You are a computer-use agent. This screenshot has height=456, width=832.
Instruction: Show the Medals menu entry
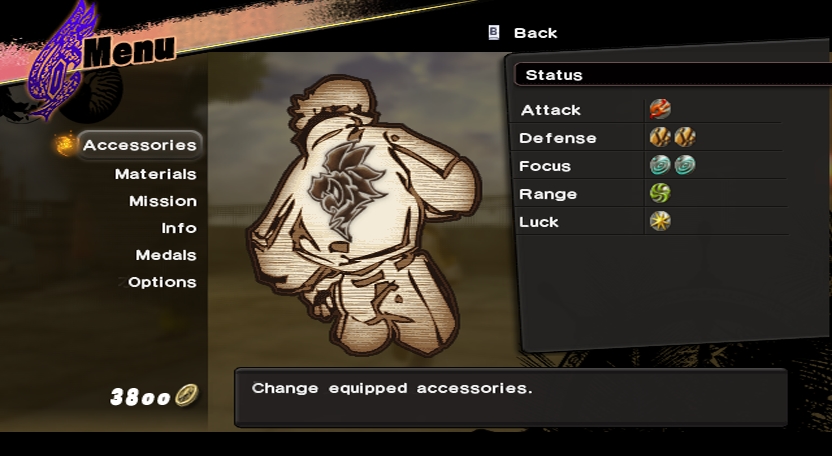pos(166,255)
